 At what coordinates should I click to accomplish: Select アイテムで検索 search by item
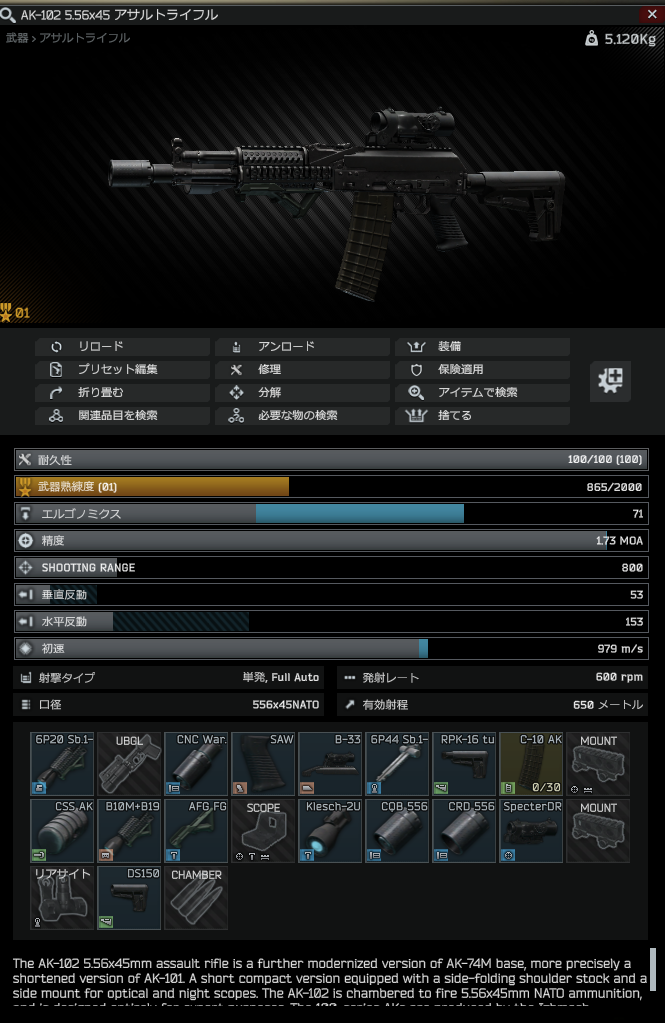tap(482, 393)
